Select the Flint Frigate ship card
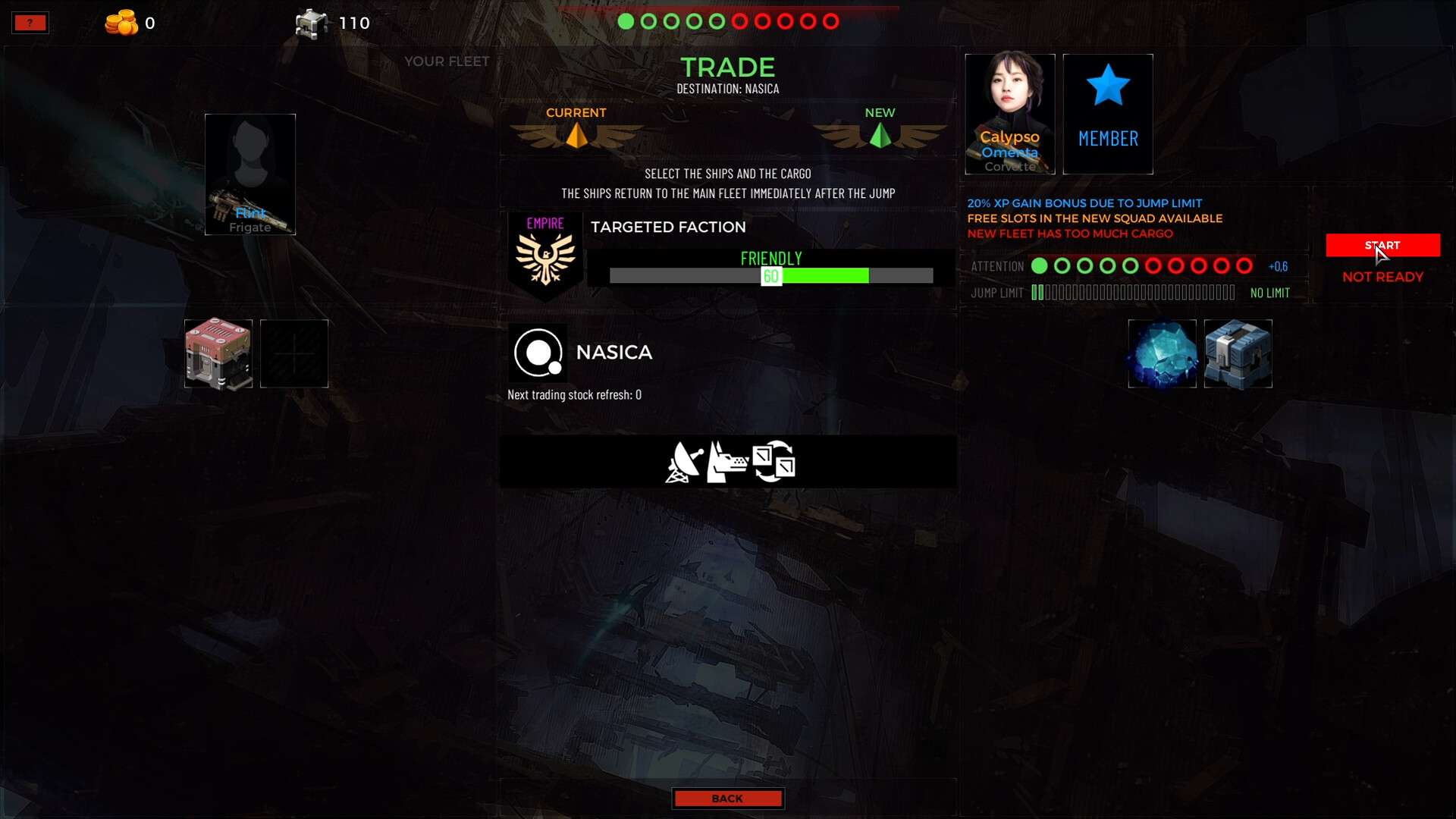1456x819 pixels. [250, 174]
